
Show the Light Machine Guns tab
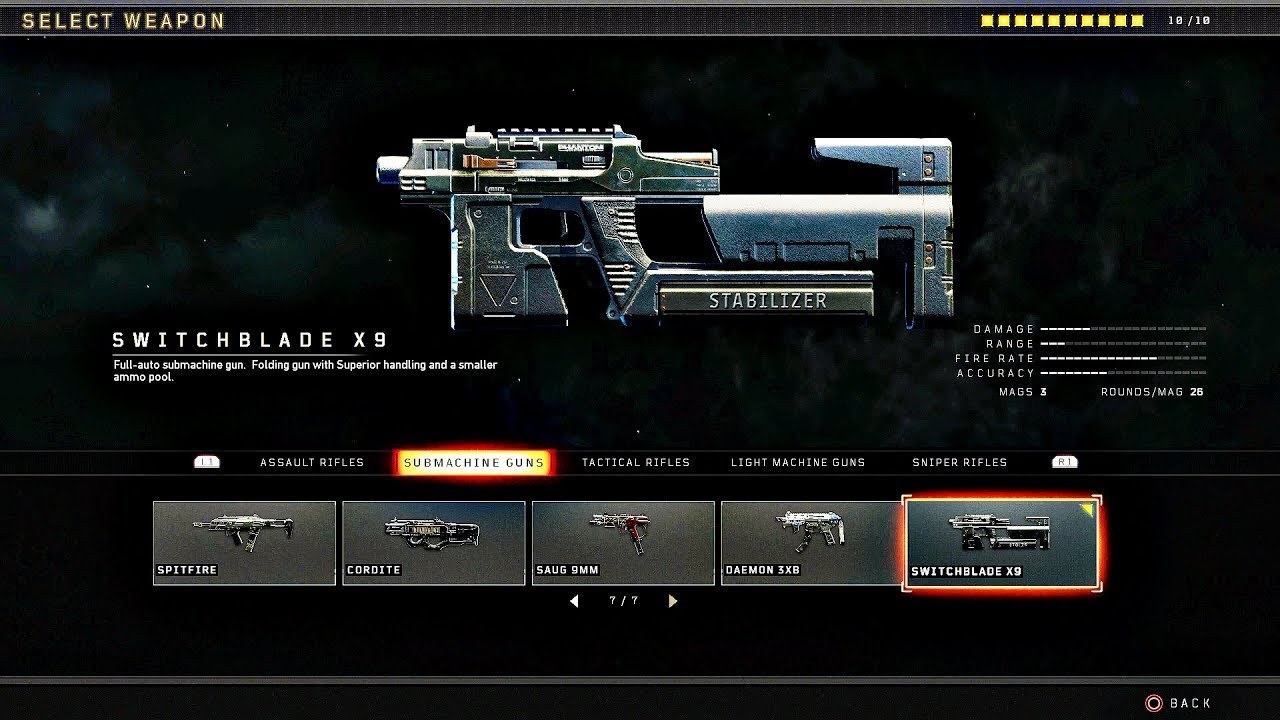[x=798, y=462]
